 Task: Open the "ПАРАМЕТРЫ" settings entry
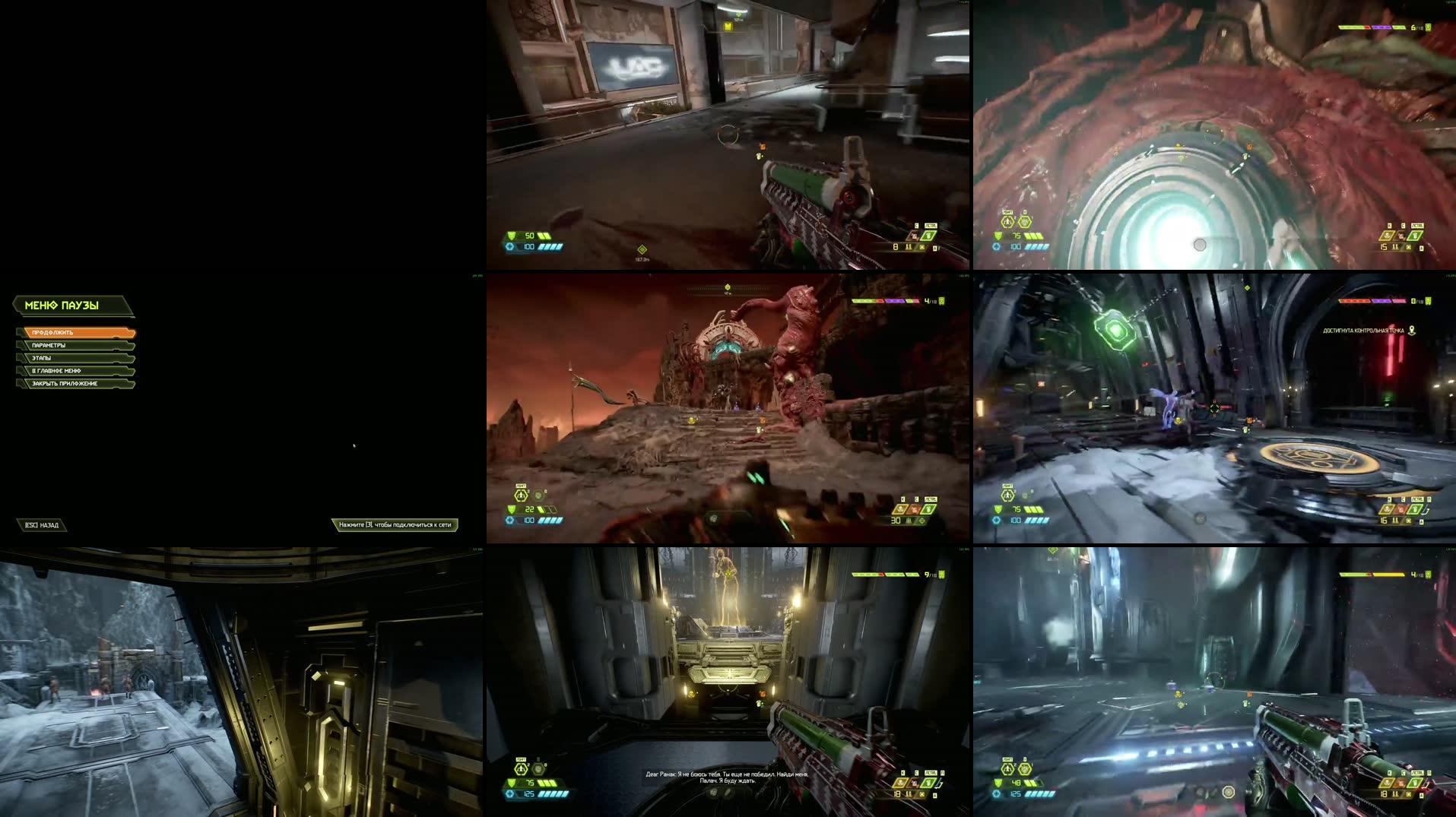47,345
